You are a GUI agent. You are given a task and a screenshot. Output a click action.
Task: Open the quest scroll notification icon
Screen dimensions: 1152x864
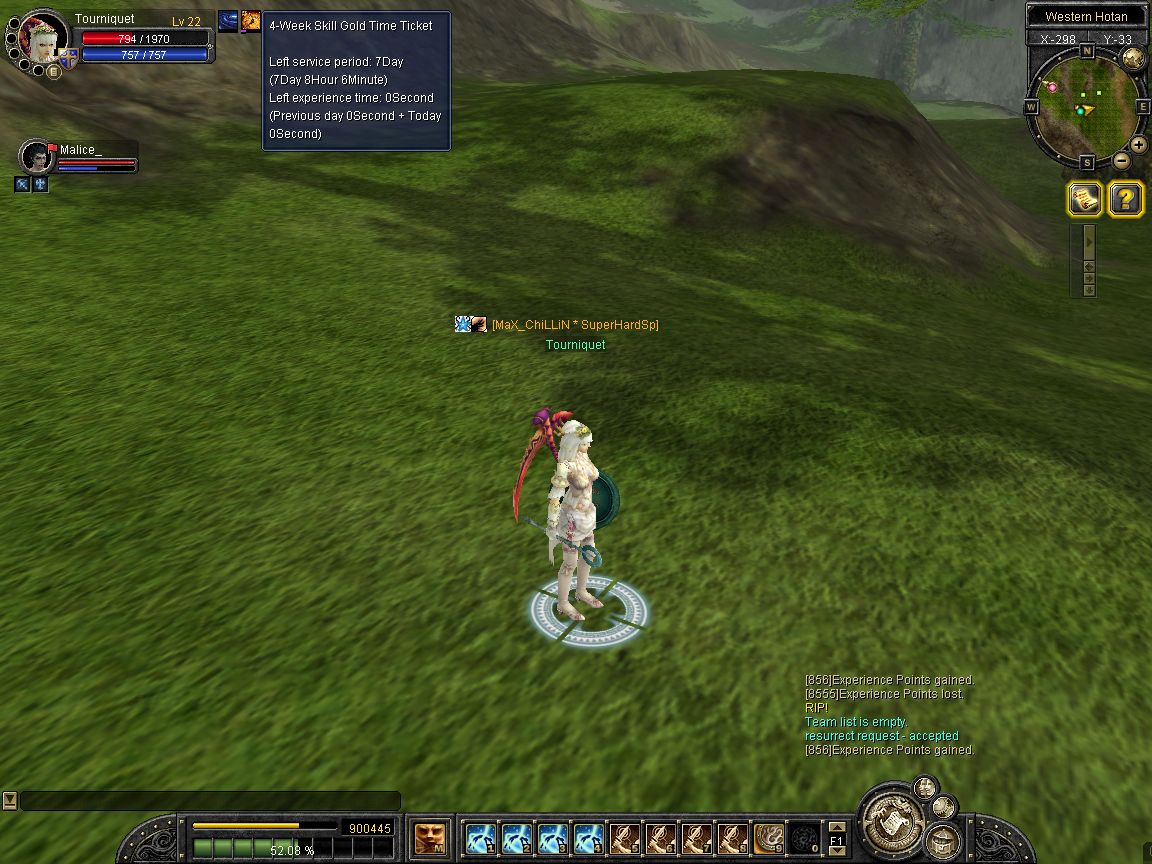(1084, 200)
